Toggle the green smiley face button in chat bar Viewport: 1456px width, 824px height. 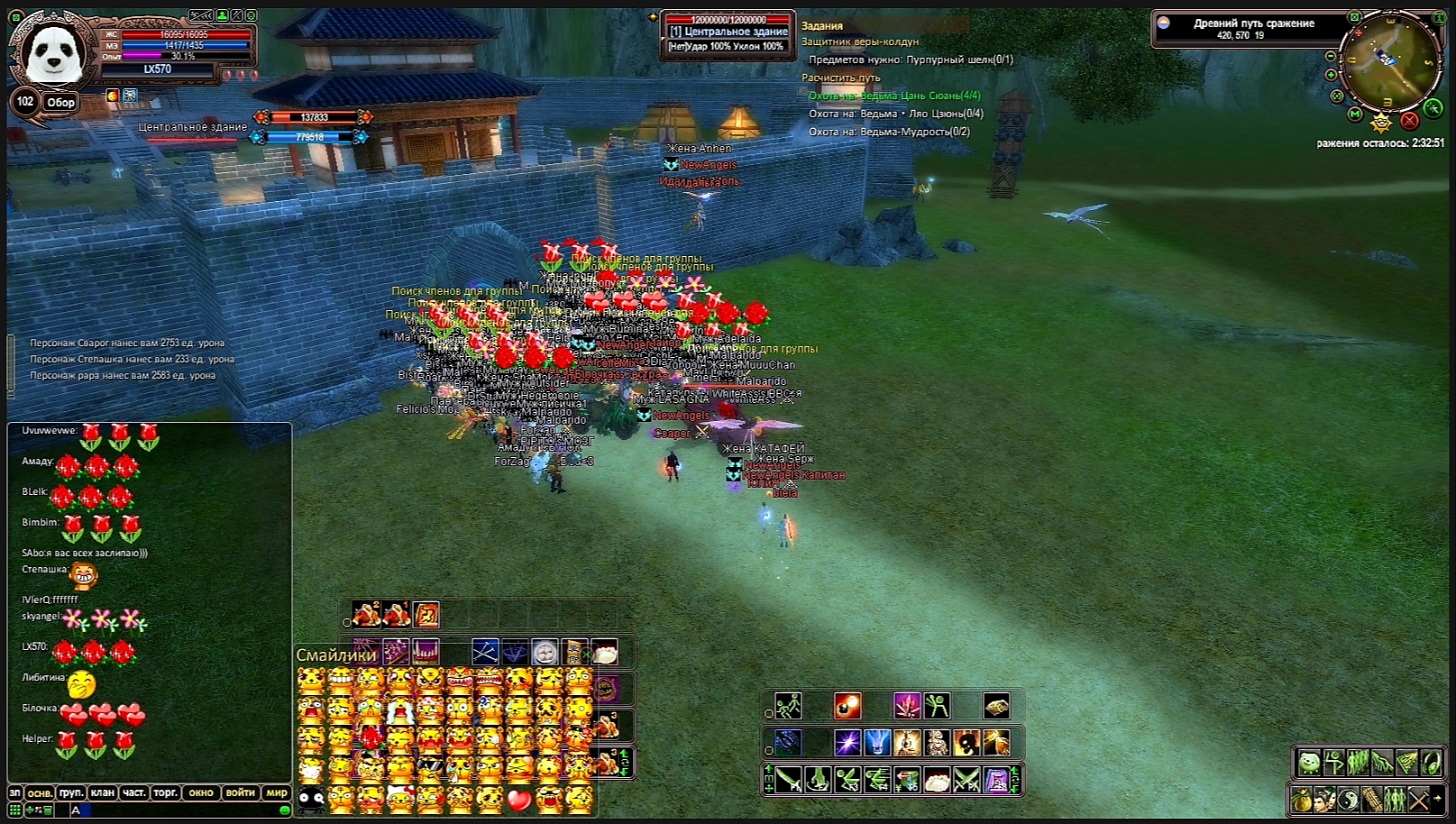285,810
